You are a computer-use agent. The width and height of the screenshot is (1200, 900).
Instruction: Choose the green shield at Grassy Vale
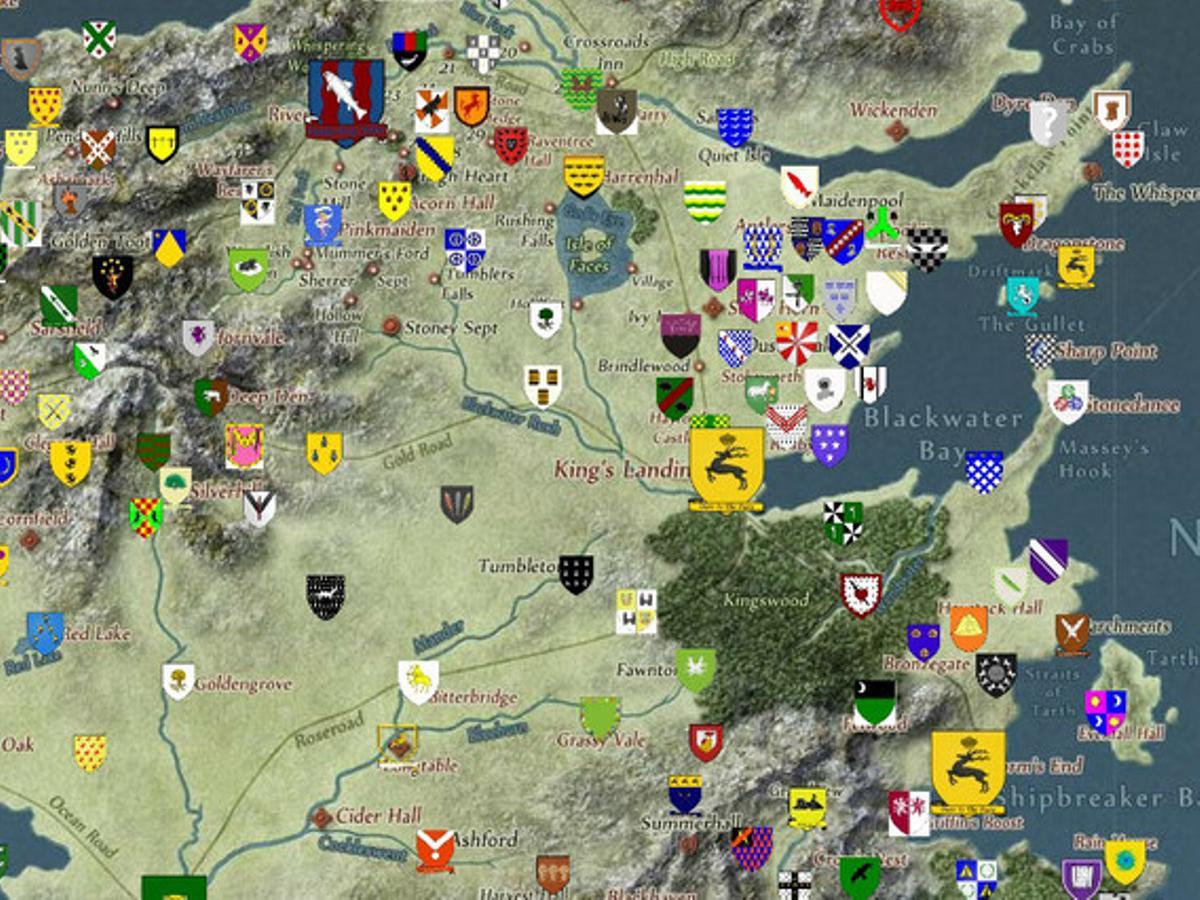pos(600,717)
